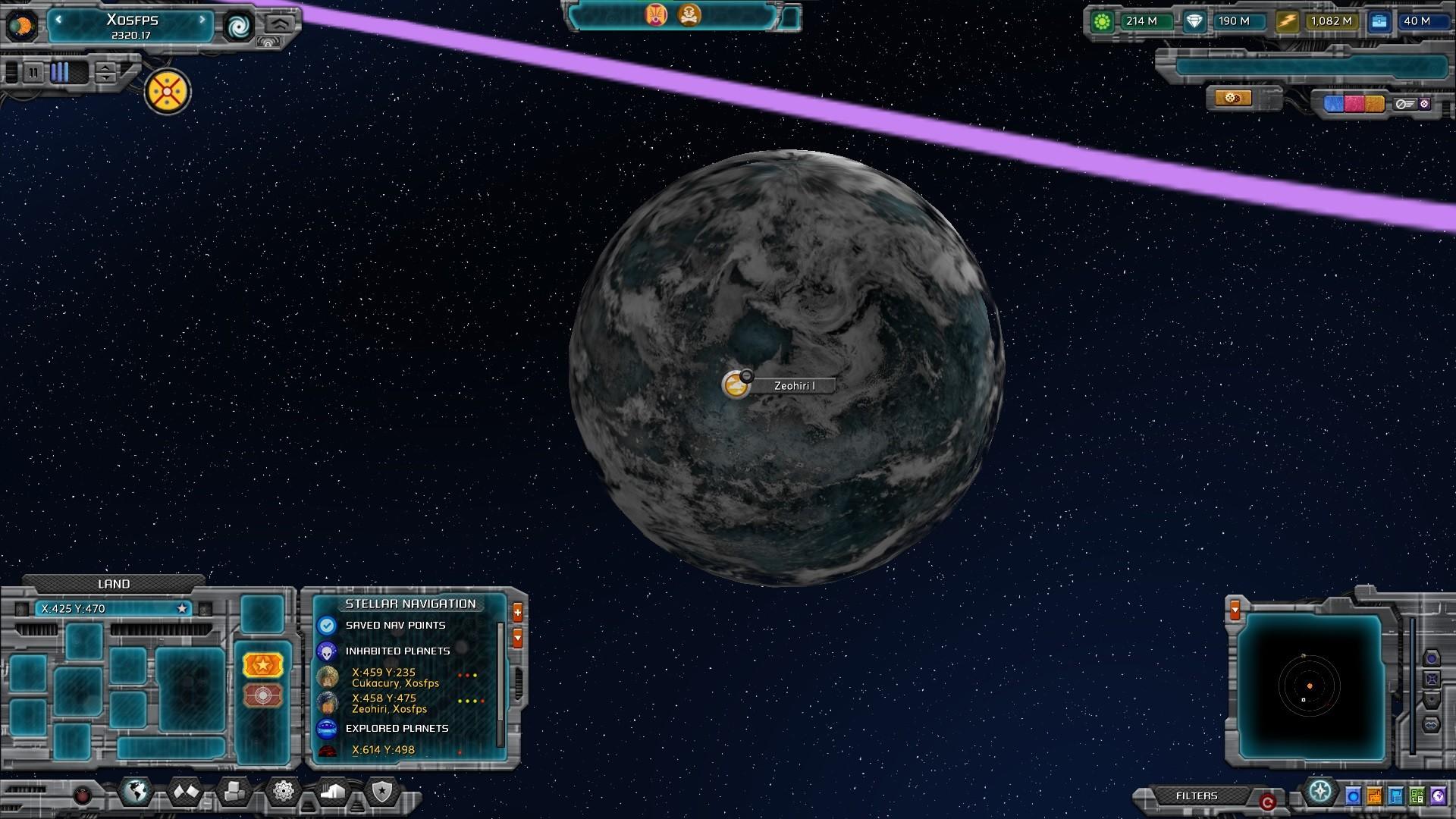This screenshot has width=1456, height=819.
Task: Toggle the blue orb map filter
Action: (1354, 797)
